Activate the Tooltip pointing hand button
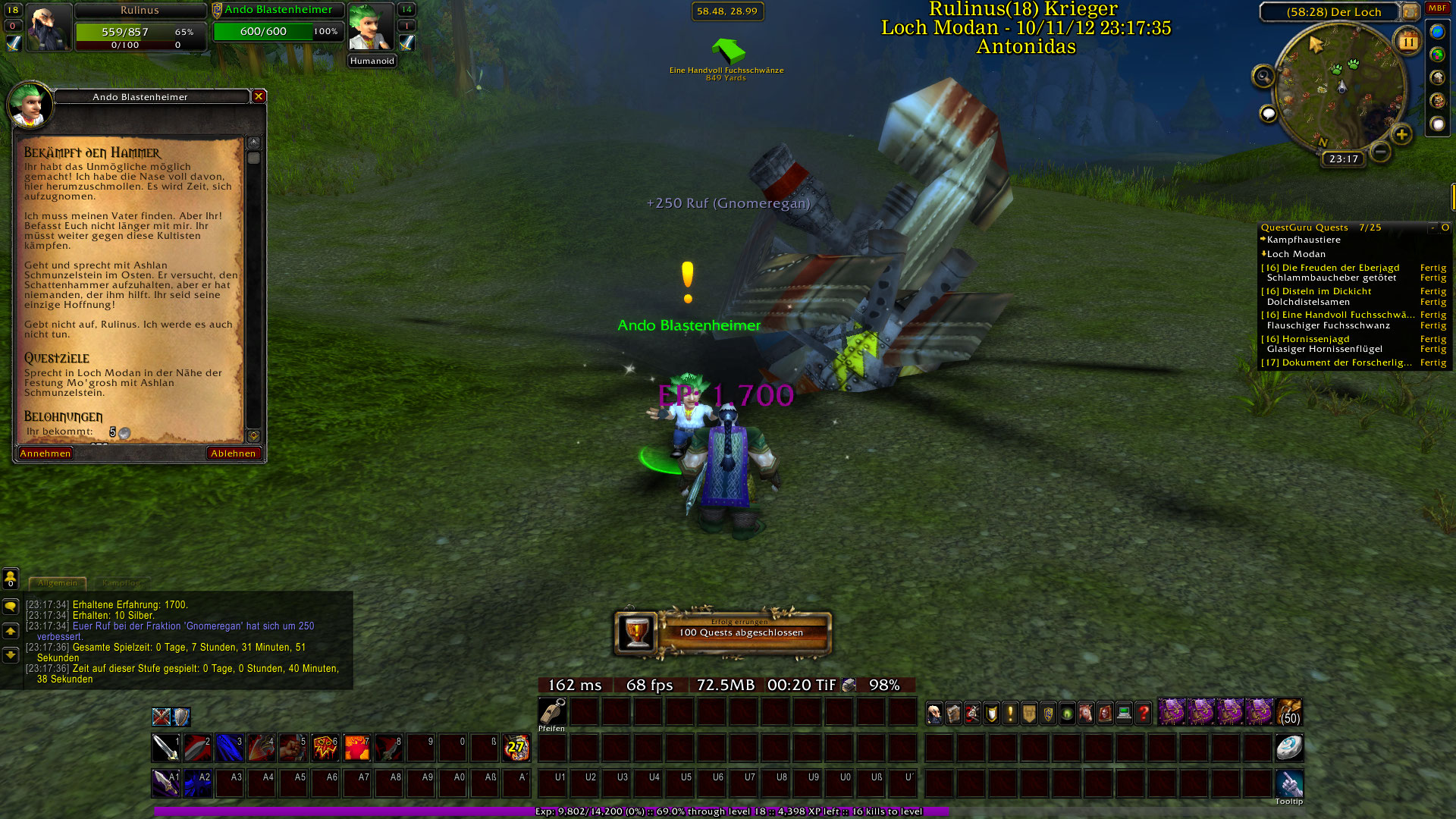 [1289, 783]
